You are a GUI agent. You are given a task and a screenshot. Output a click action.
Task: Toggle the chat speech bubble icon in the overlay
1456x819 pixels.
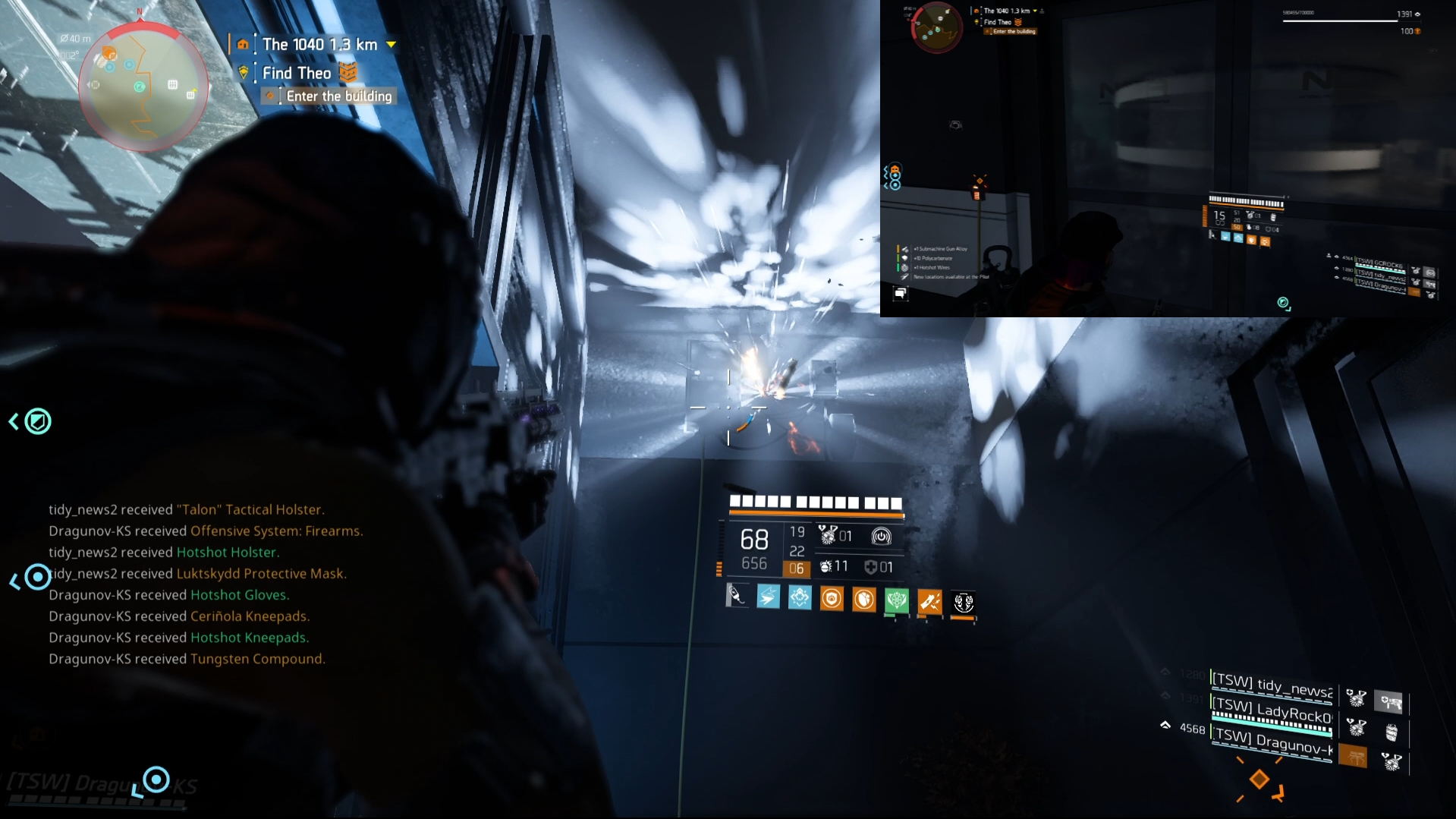pos(901,294)
